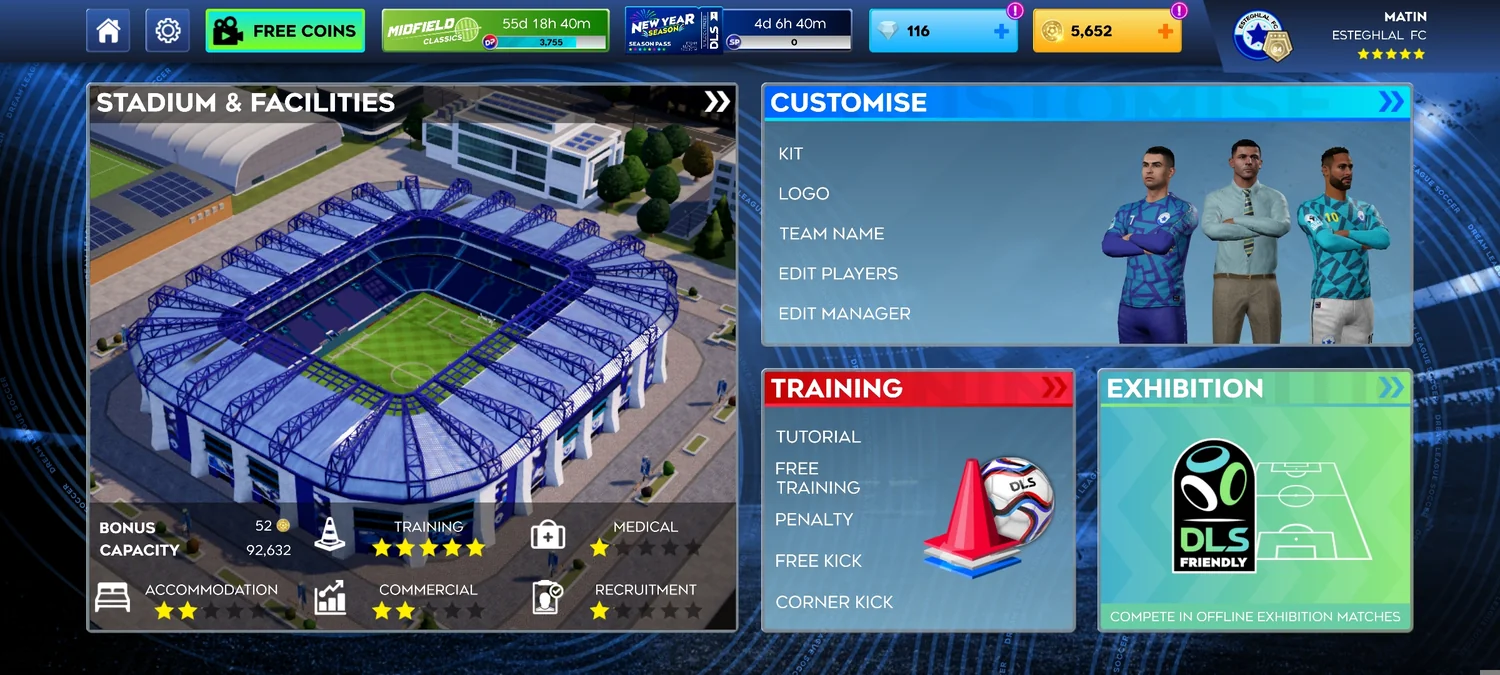Select Kit in the Customise menu
1500x675 pixels.
tap(791, 154)
